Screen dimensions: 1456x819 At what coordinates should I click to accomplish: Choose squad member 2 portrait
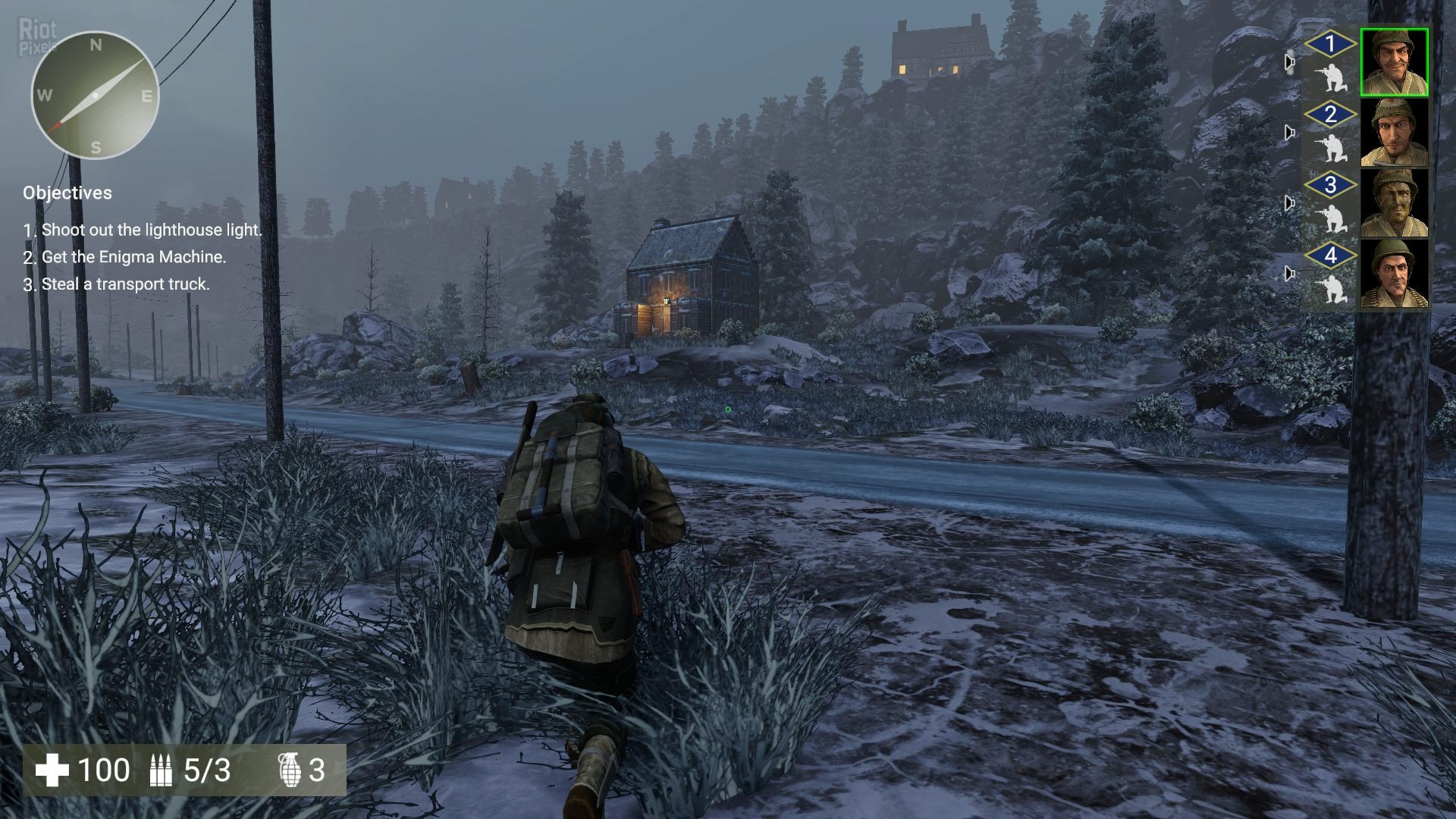point(1394,133)
